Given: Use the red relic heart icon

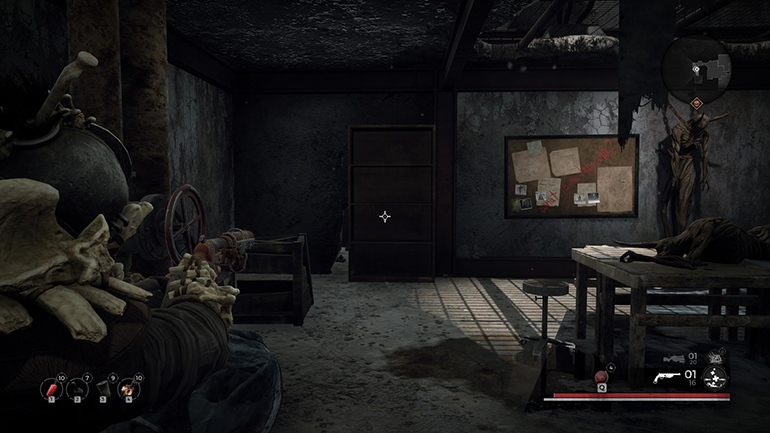Looking at the screenshot, I should click(x=601, y=376).
